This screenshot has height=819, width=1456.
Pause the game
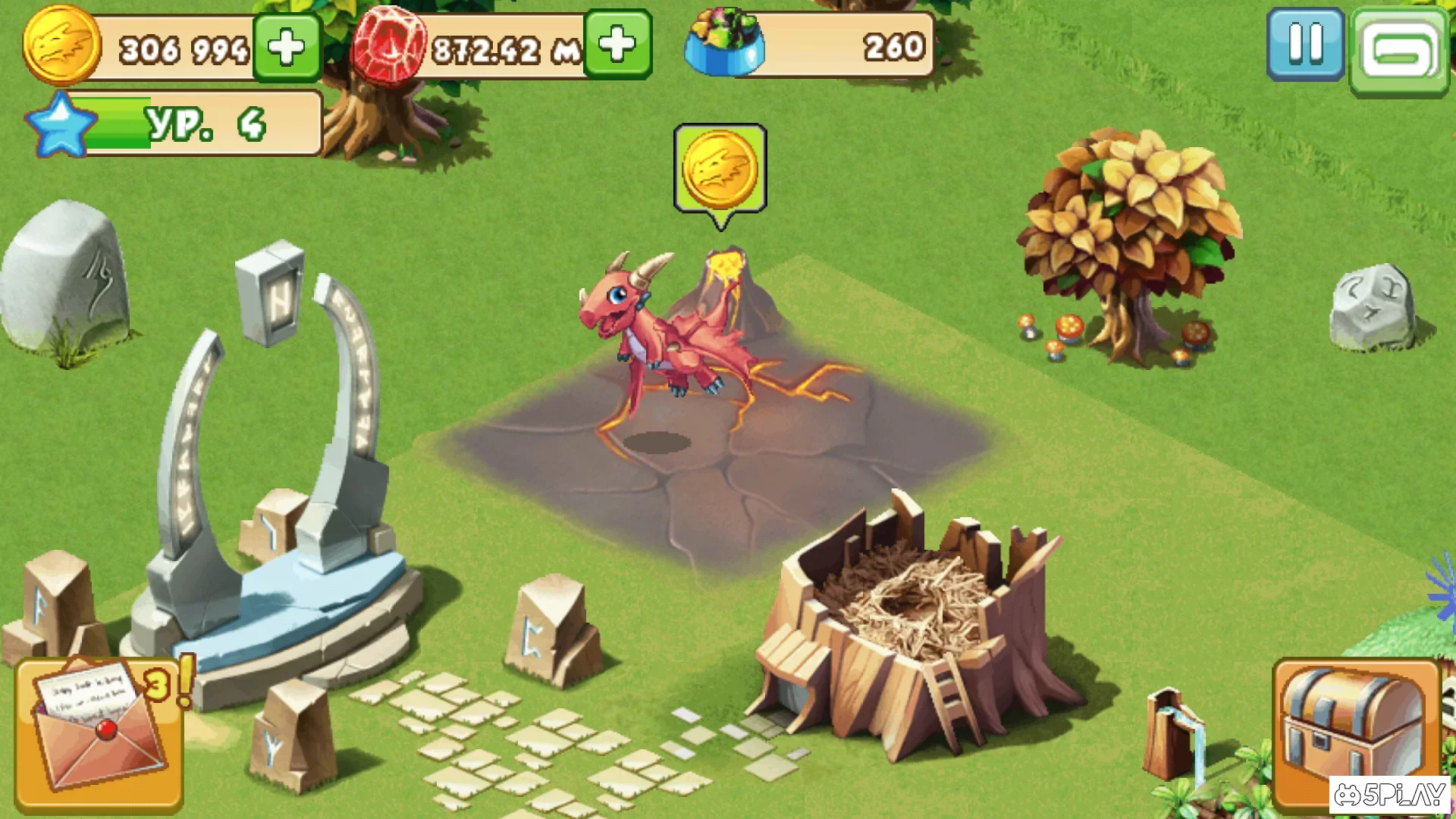[1306, 45]
